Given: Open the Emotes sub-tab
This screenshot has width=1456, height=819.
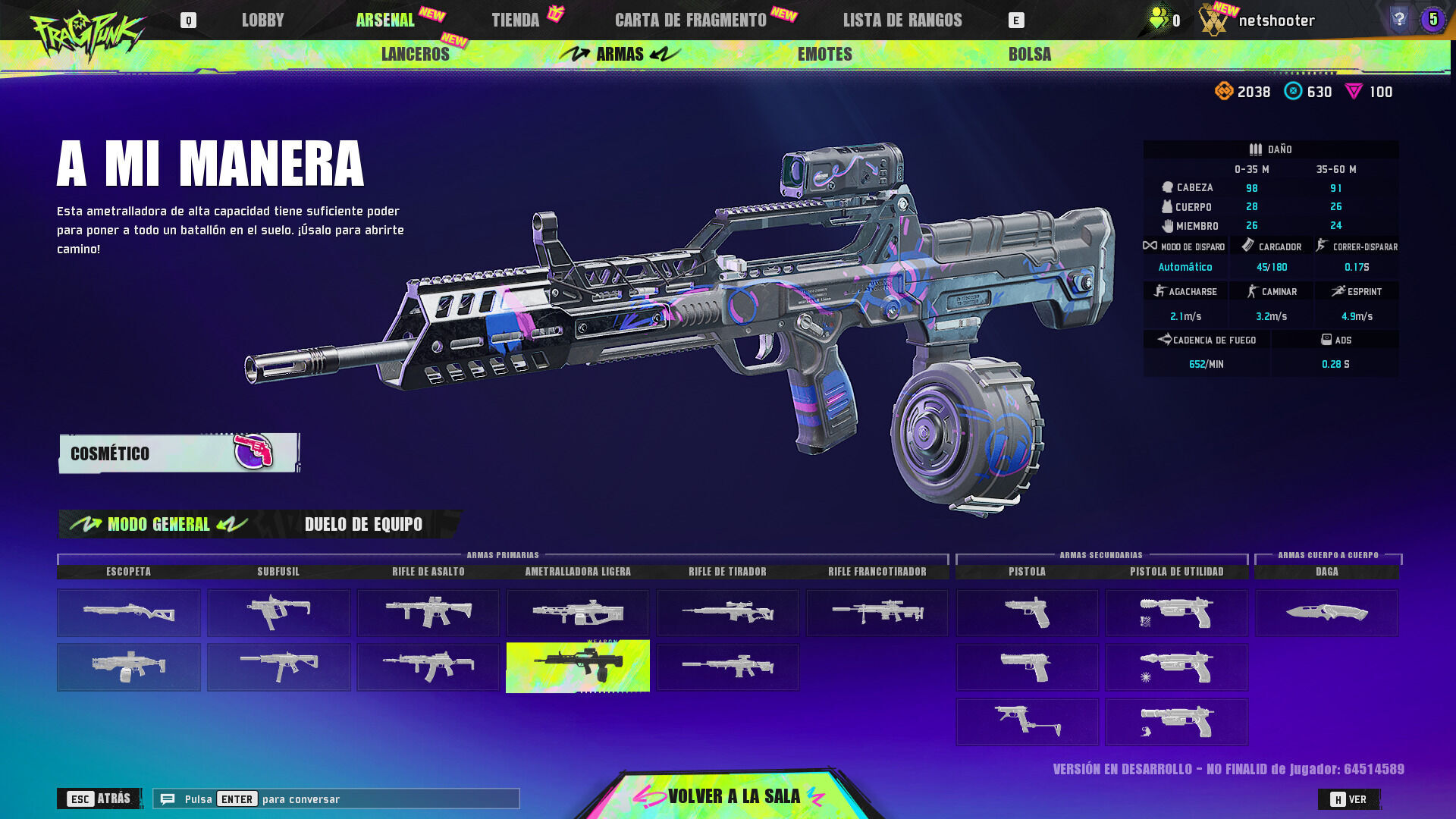Looking at the screenshot, I should 824,55.
